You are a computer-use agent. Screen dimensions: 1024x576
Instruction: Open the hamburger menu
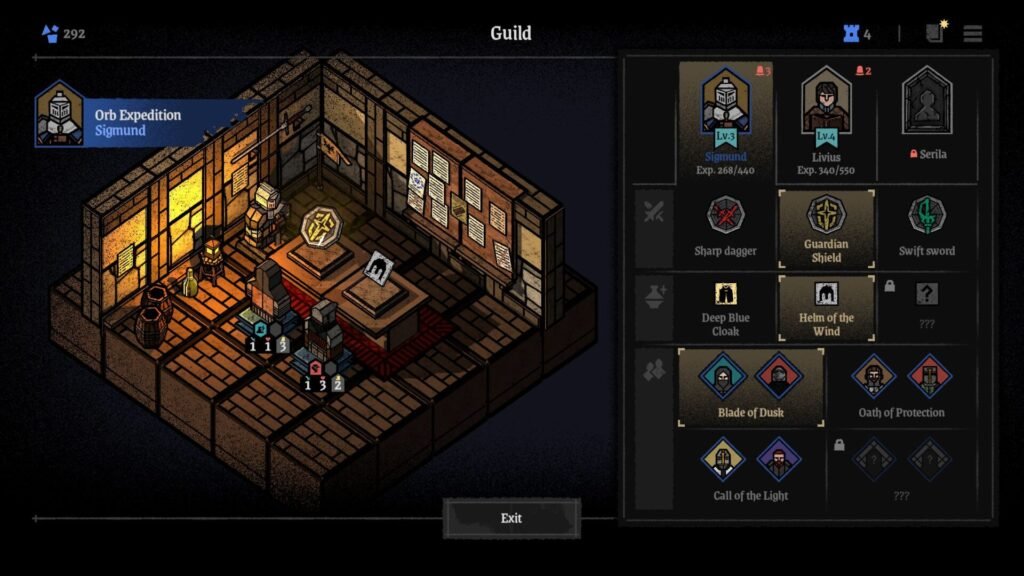(x=972, y=34)
